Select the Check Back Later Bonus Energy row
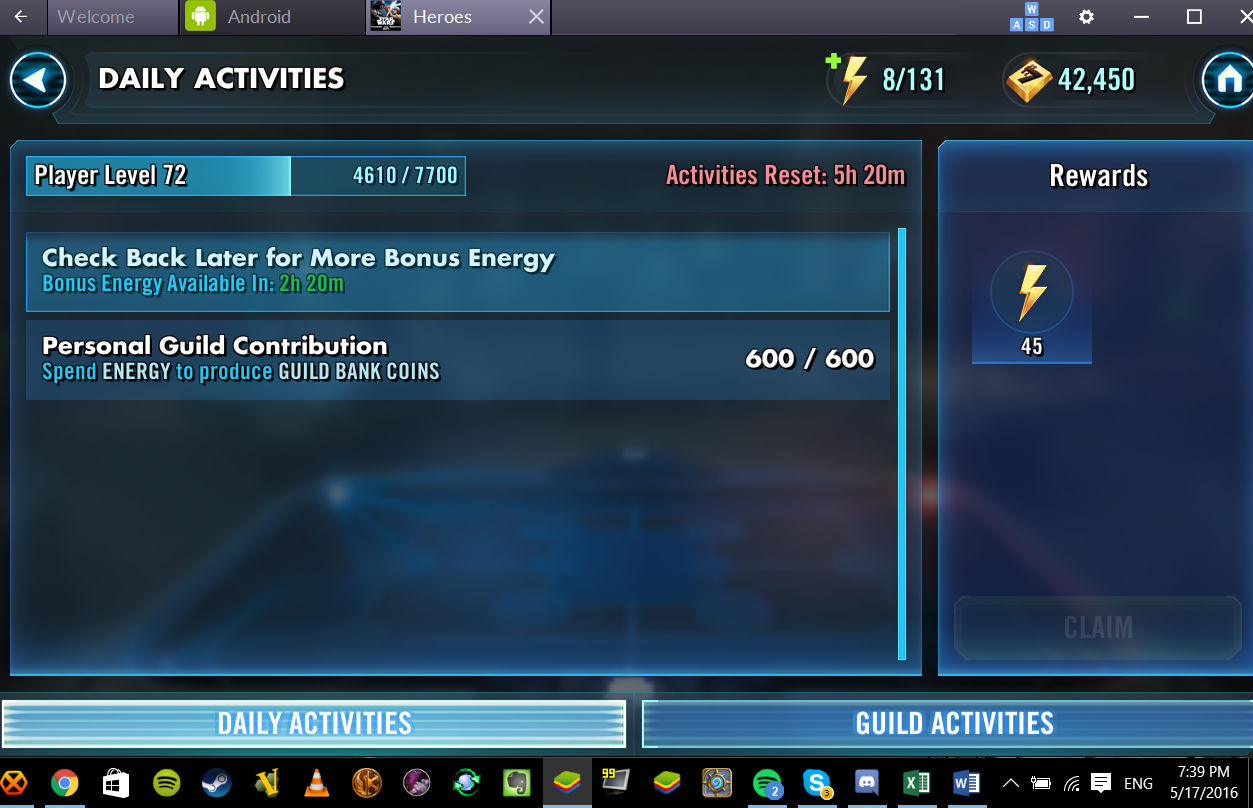 point(457,271)
